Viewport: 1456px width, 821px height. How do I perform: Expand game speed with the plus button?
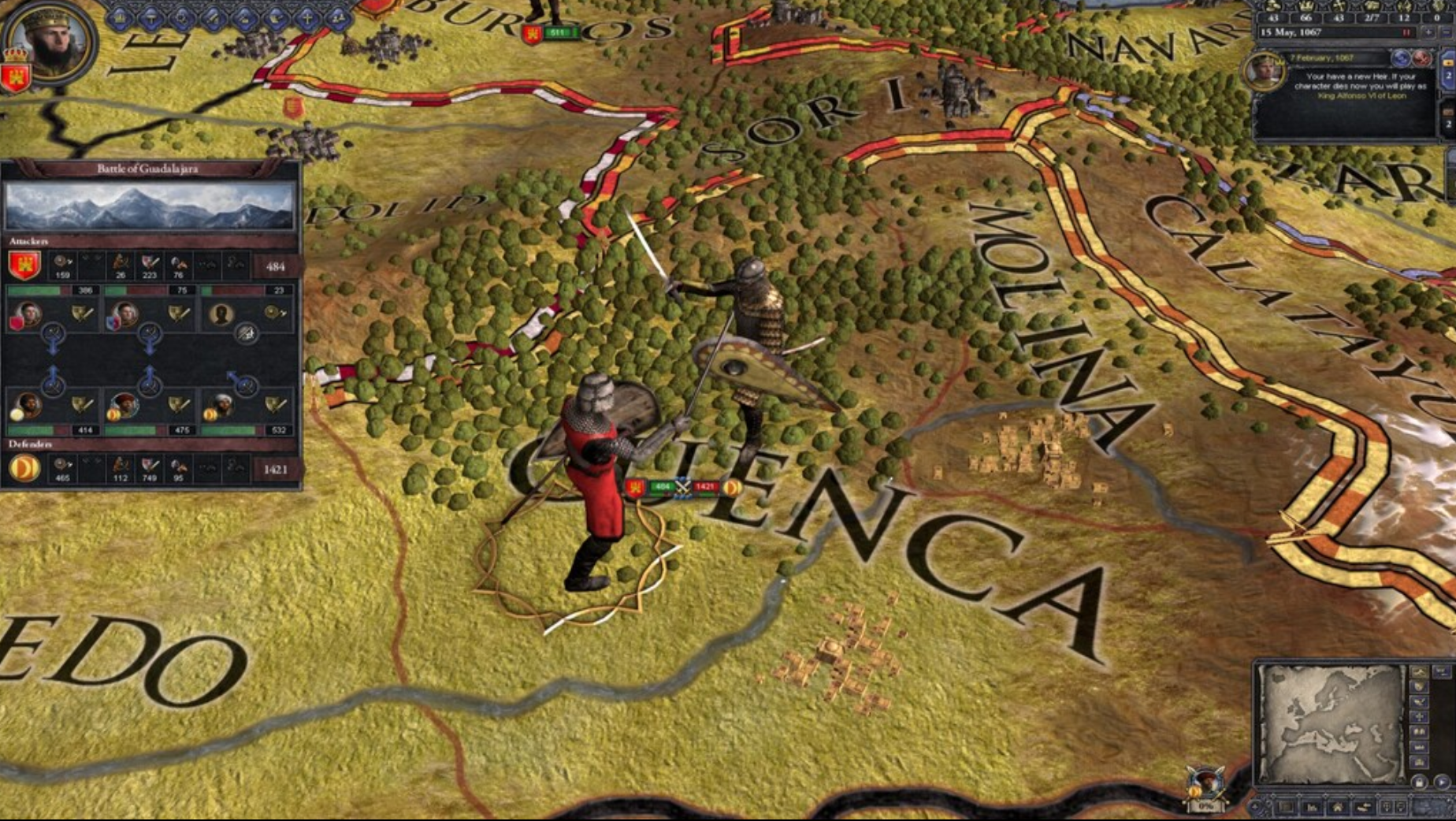click(1428, 33)
